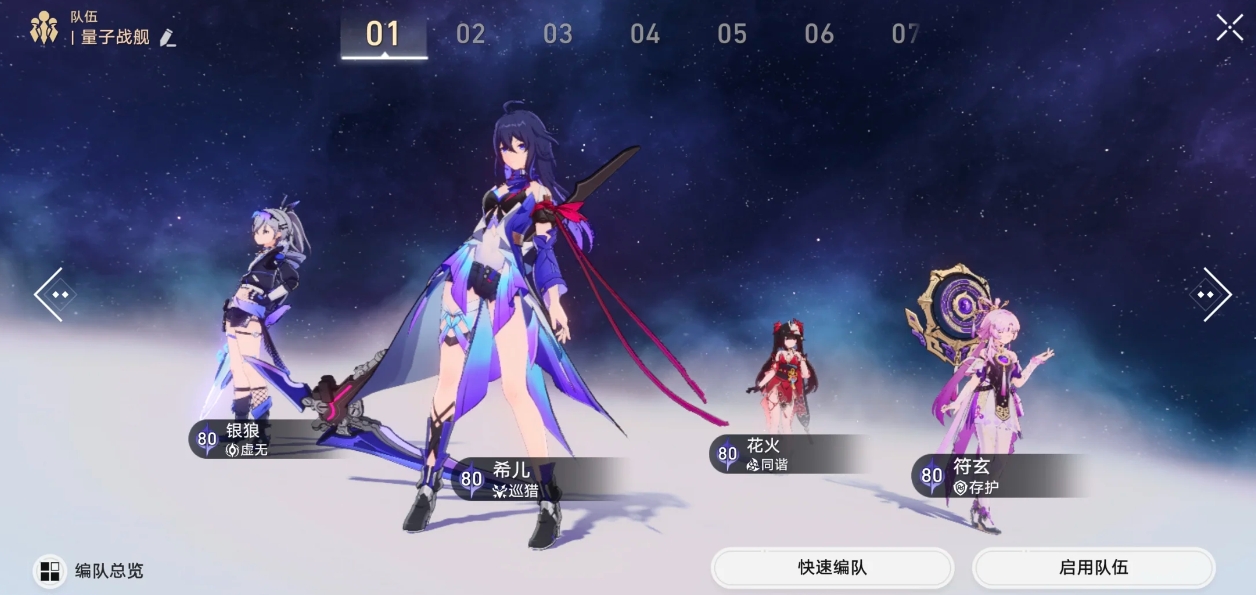This screenshot has height=595, width=1256.
Task: Select the active team tab 01
Action: pos(383,34)
